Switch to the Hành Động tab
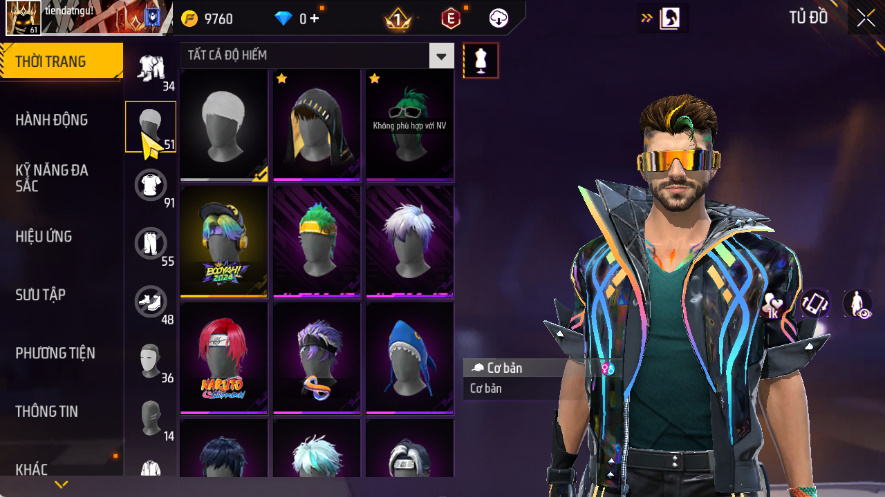 60,120
